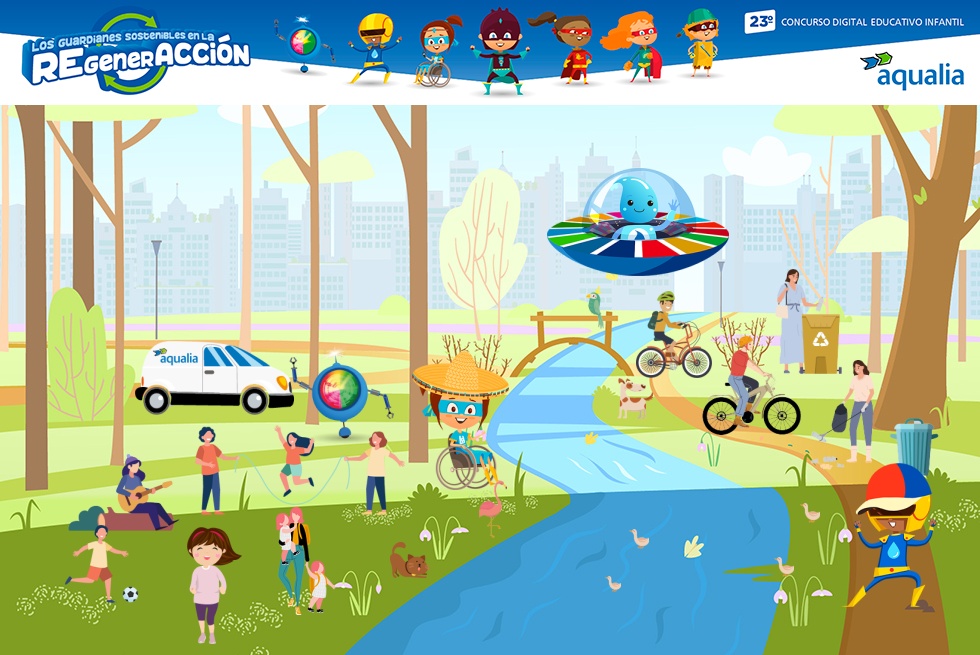Click the REgenerACCIÓN game logo

click(136, 54)
